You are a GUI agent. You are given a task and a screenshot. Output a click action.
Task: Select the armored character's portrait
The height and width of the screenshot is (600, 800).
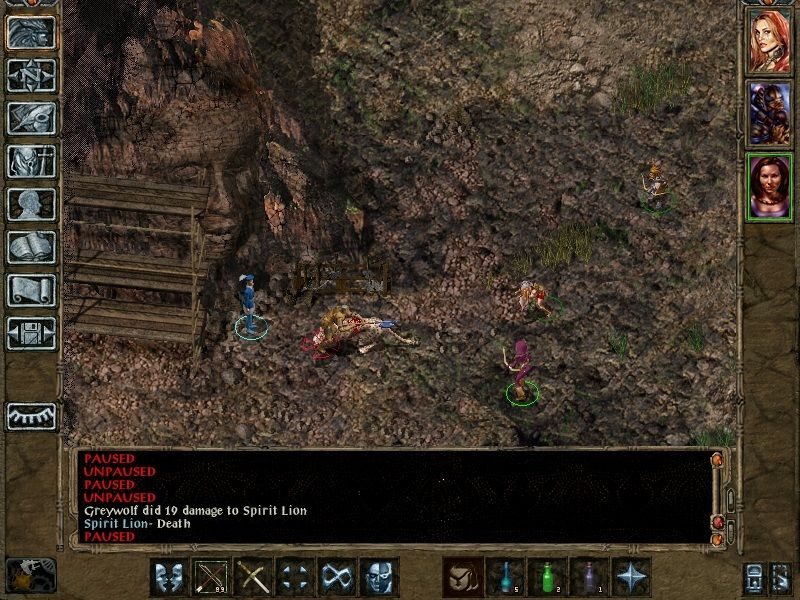tap(770, 111)
